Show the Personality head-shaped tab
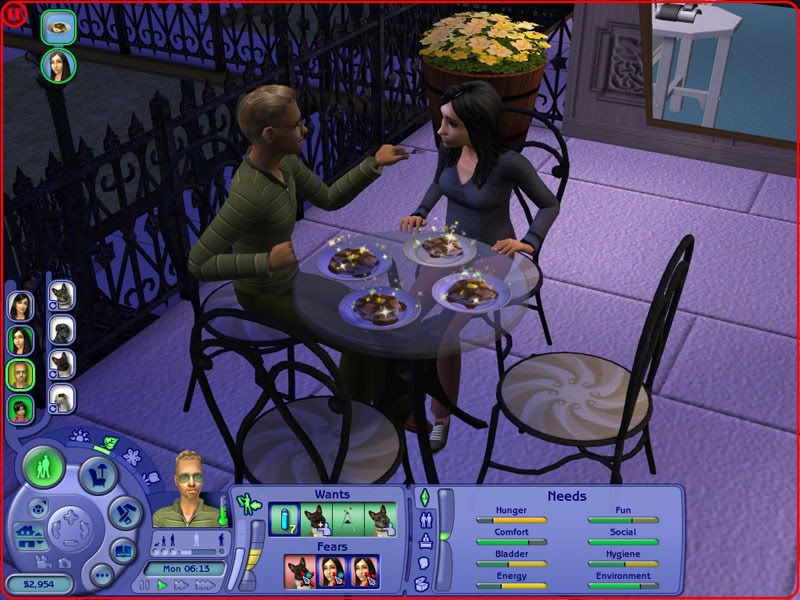Image resolution: width=800 pixels, height=600 pixels. pos(423,561)
